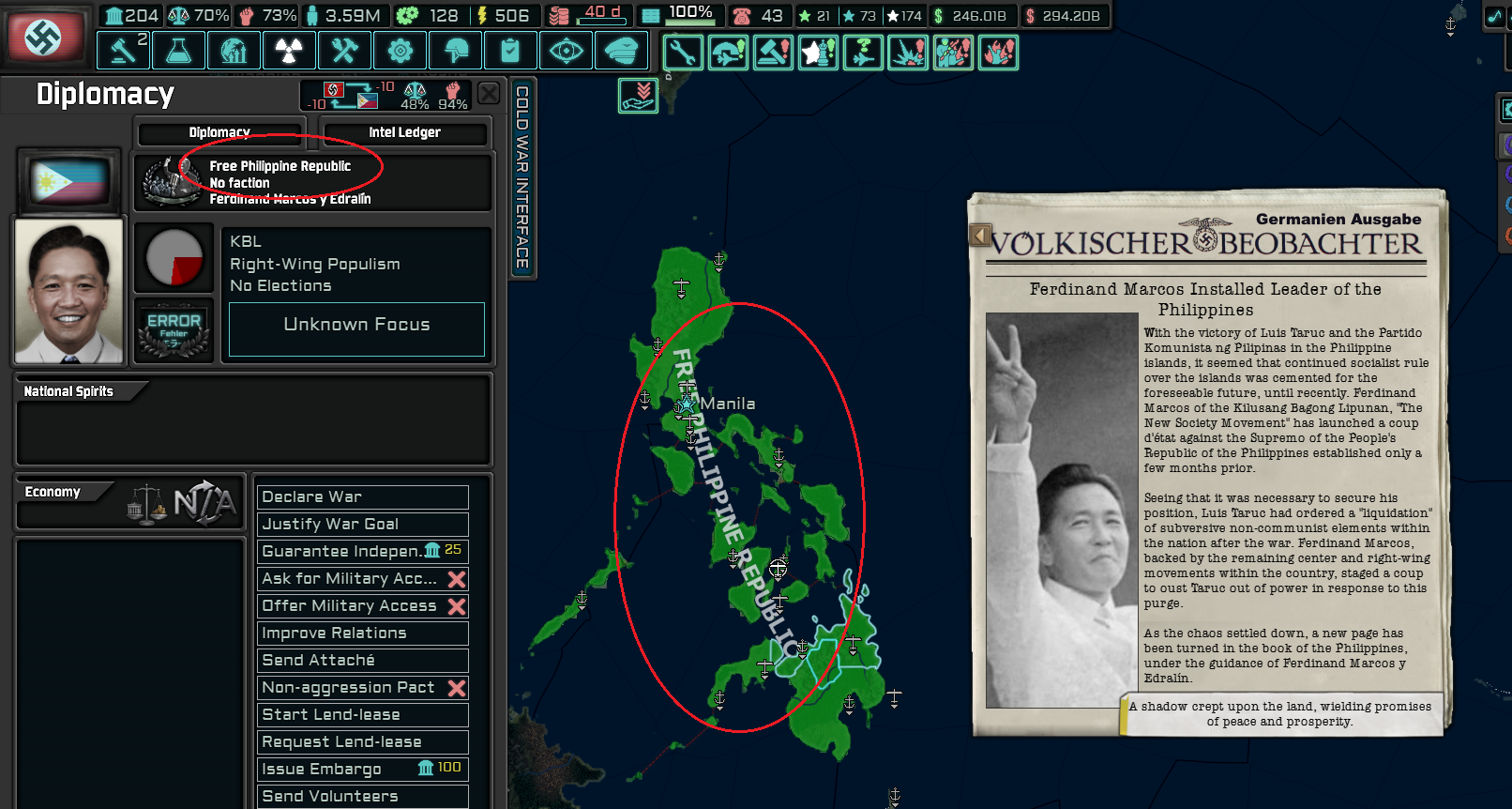The height and width of the screenshot is (809, 1512).
Task: Open the recruit and deploy helmet icon
Action: 455,50
